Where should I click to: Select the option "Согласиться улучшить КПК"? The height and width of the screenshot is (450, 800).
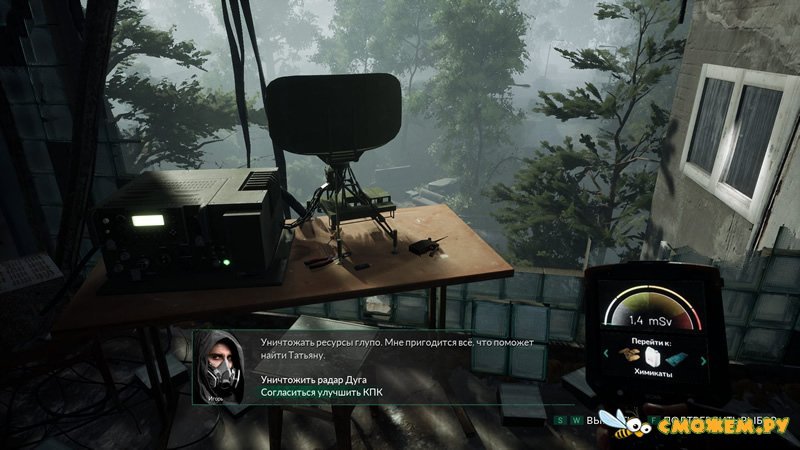click(322, 393)
